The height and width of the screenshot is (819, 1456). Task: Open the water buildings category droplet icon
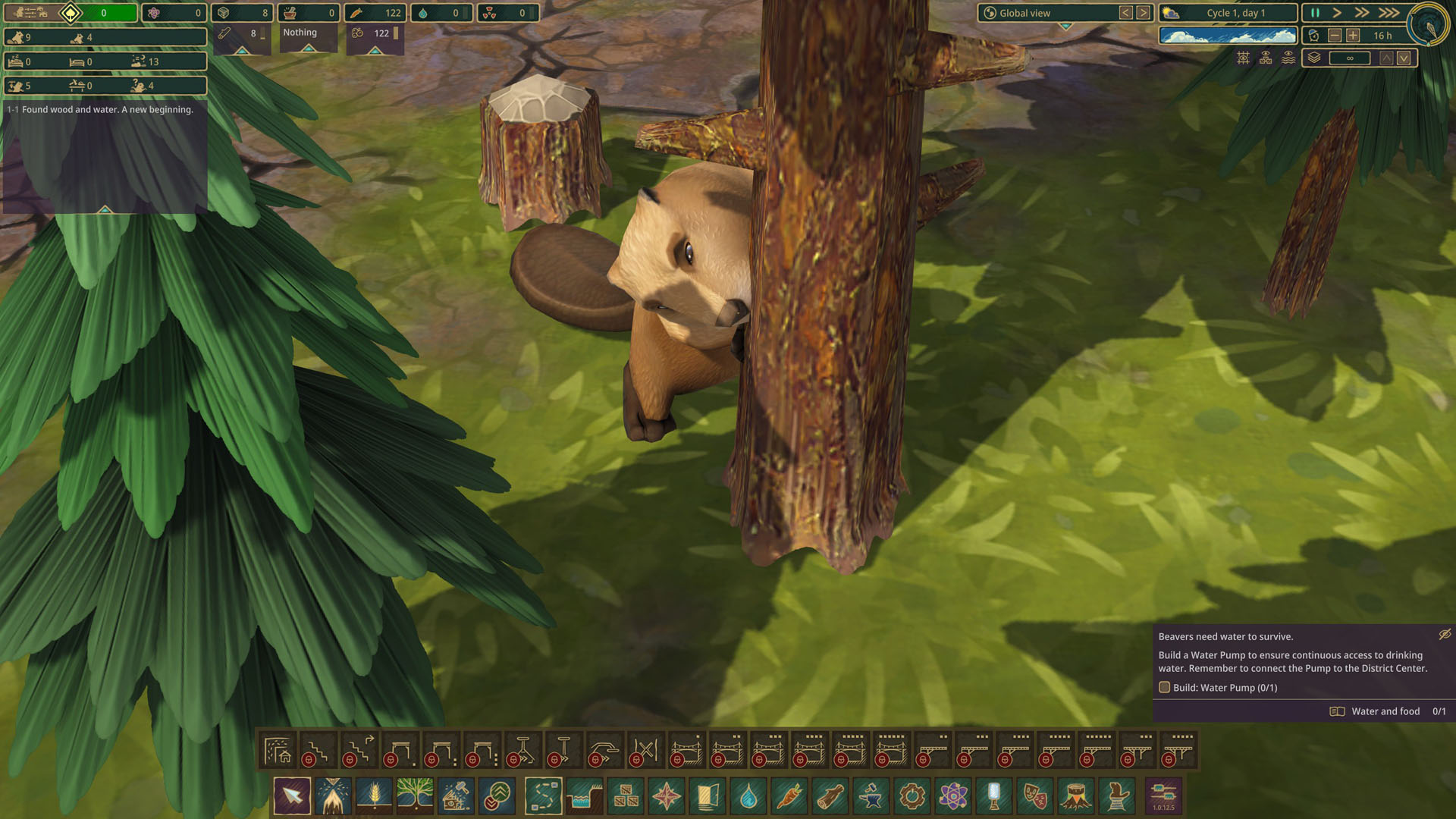tap(748, 796)
